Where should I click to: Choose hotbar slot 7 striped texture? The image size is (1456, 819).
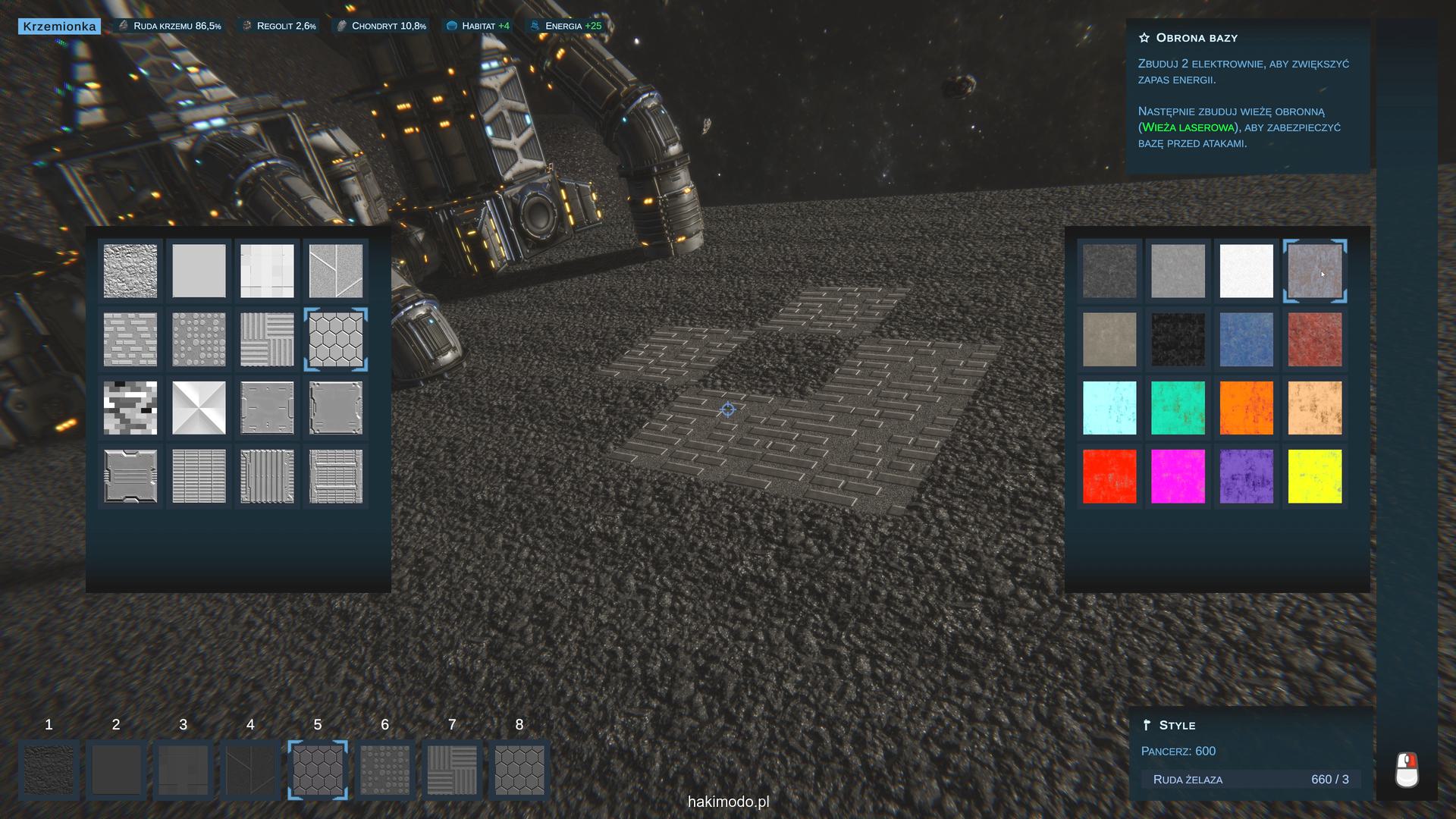[452, 770]
